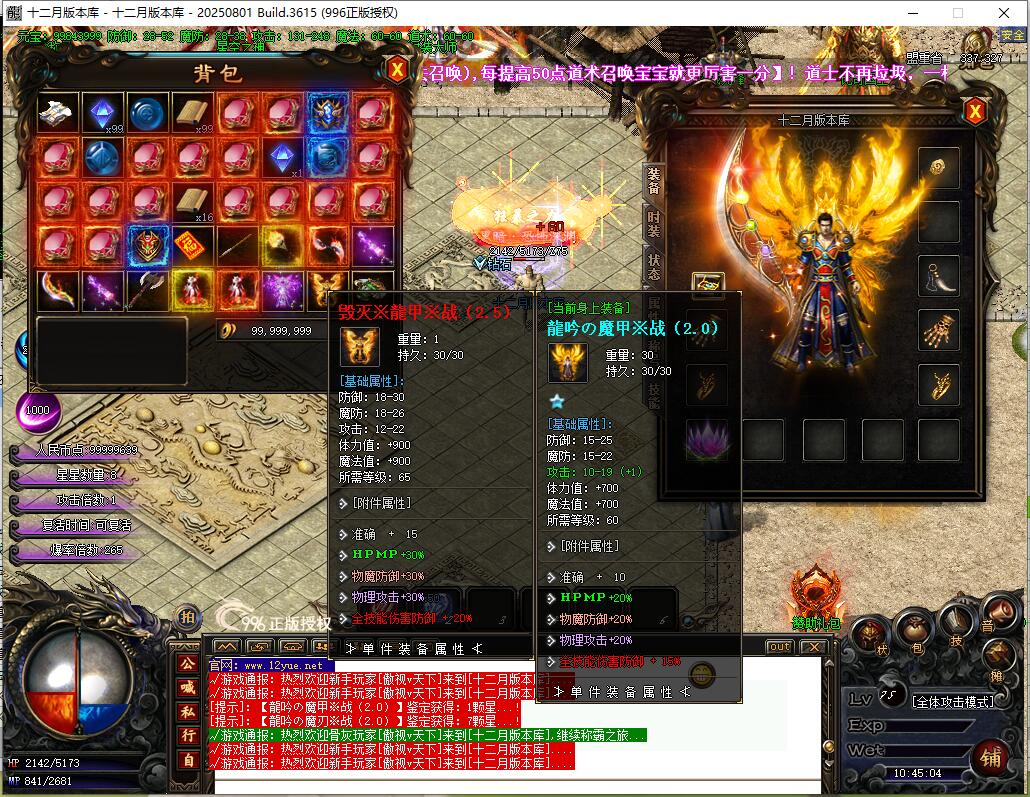Switch chat to the 私 private channel

pyautogui.click(x=187, y=712)
